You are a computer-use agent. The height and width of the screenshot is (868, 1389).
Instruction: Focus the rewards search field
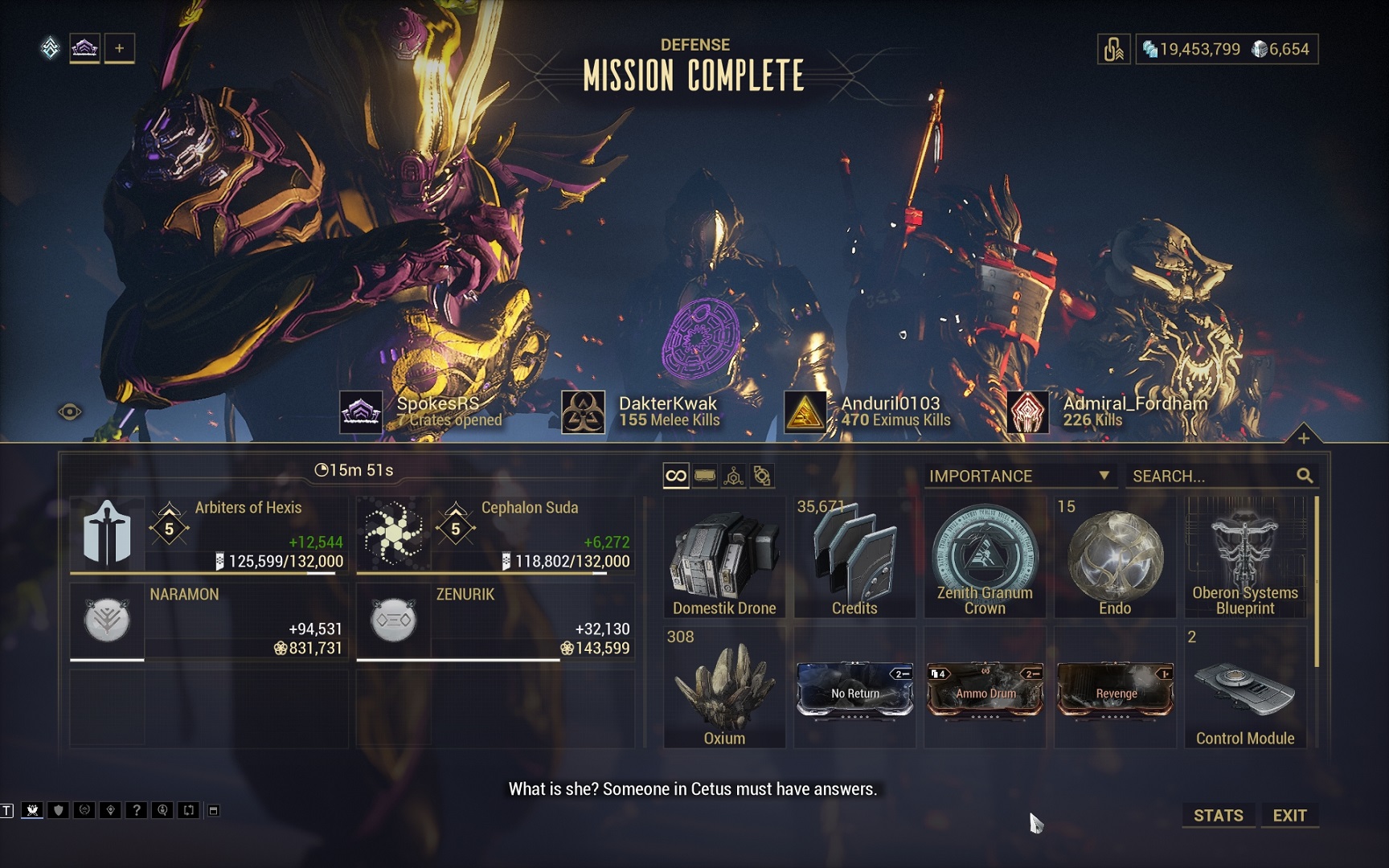coord(1211,476)
